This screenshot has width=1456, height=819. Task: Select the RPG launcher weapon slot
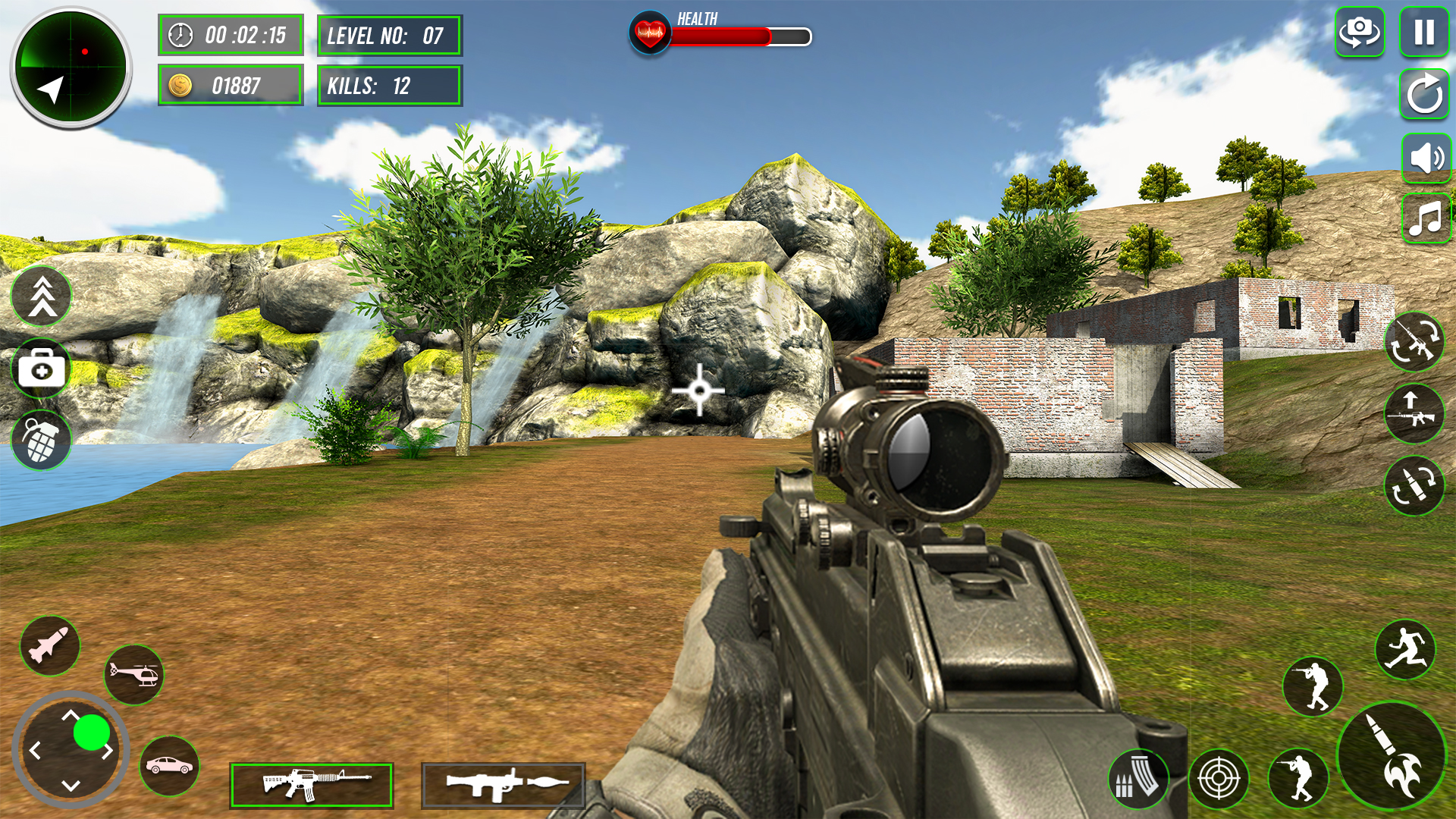tap(503, 784)
